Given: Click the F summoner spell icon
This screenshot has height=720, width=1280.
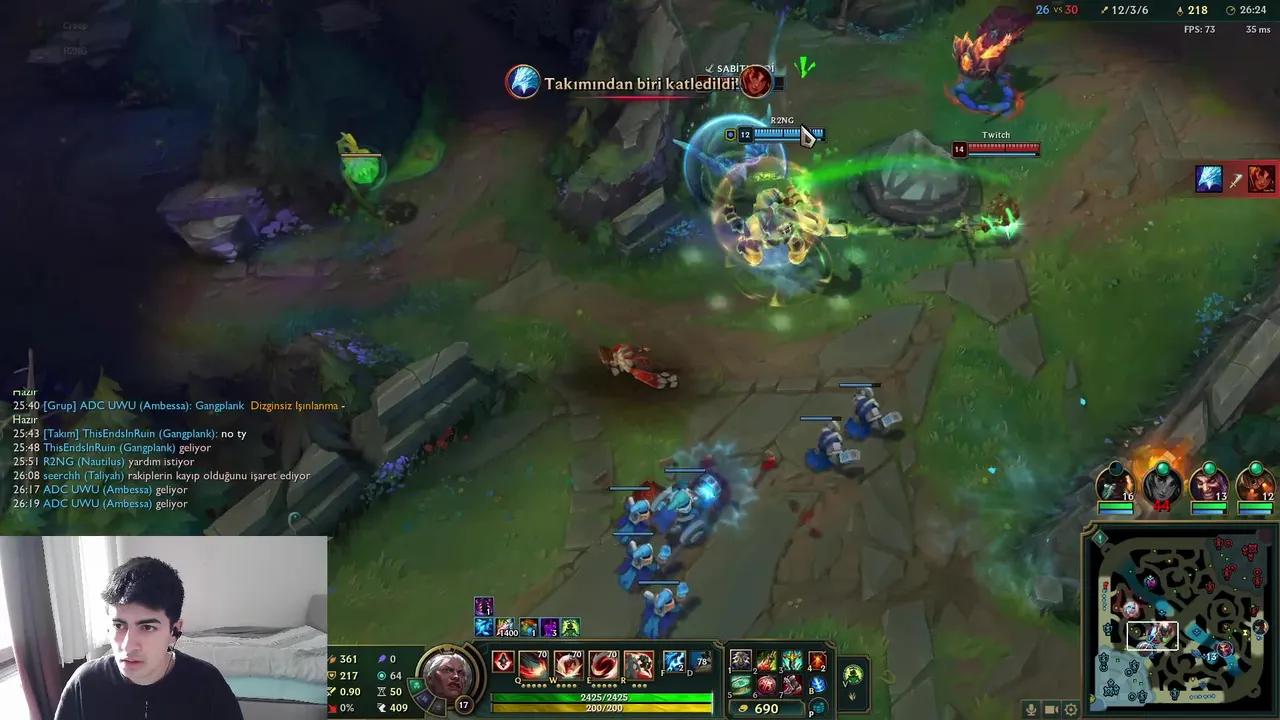Looking at the screenshot, I should tap(675, 662).
